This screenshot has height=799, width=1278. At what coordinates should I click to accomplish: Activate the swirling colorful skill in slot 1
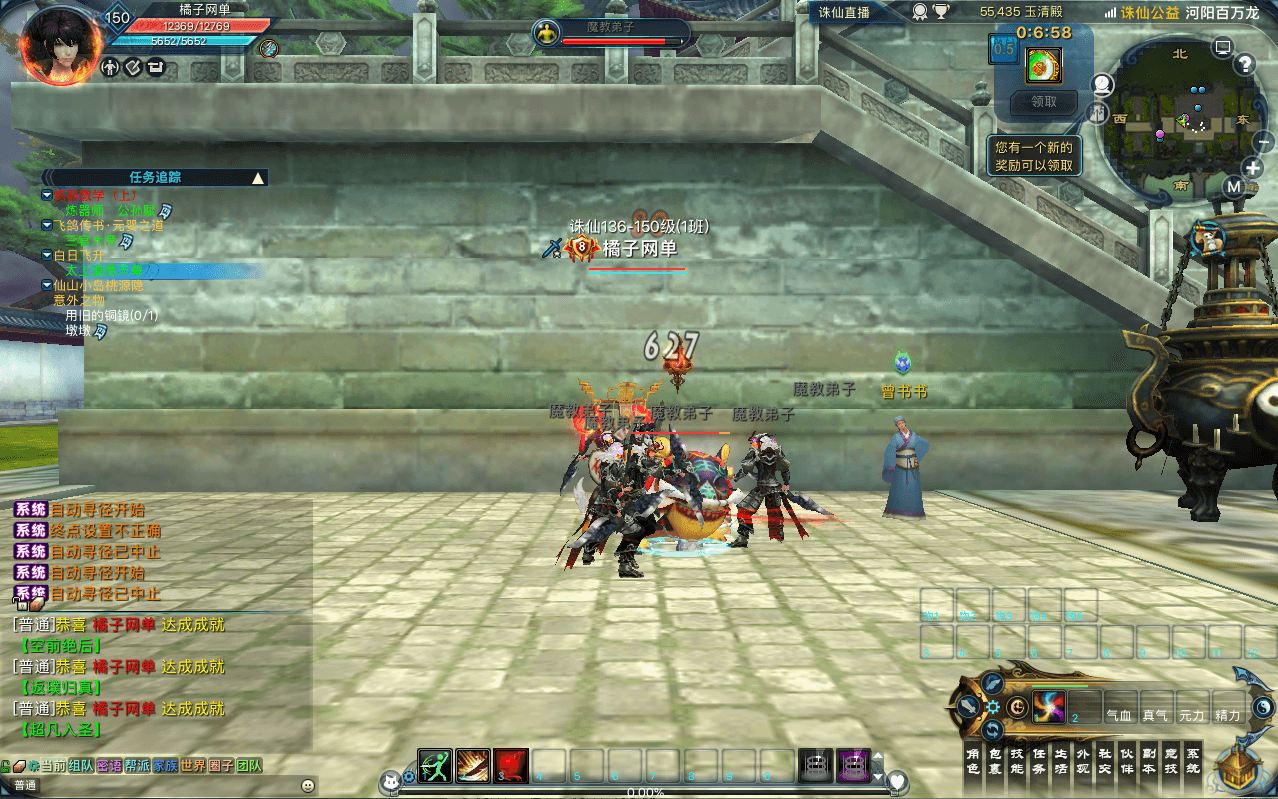(1049, 707)
